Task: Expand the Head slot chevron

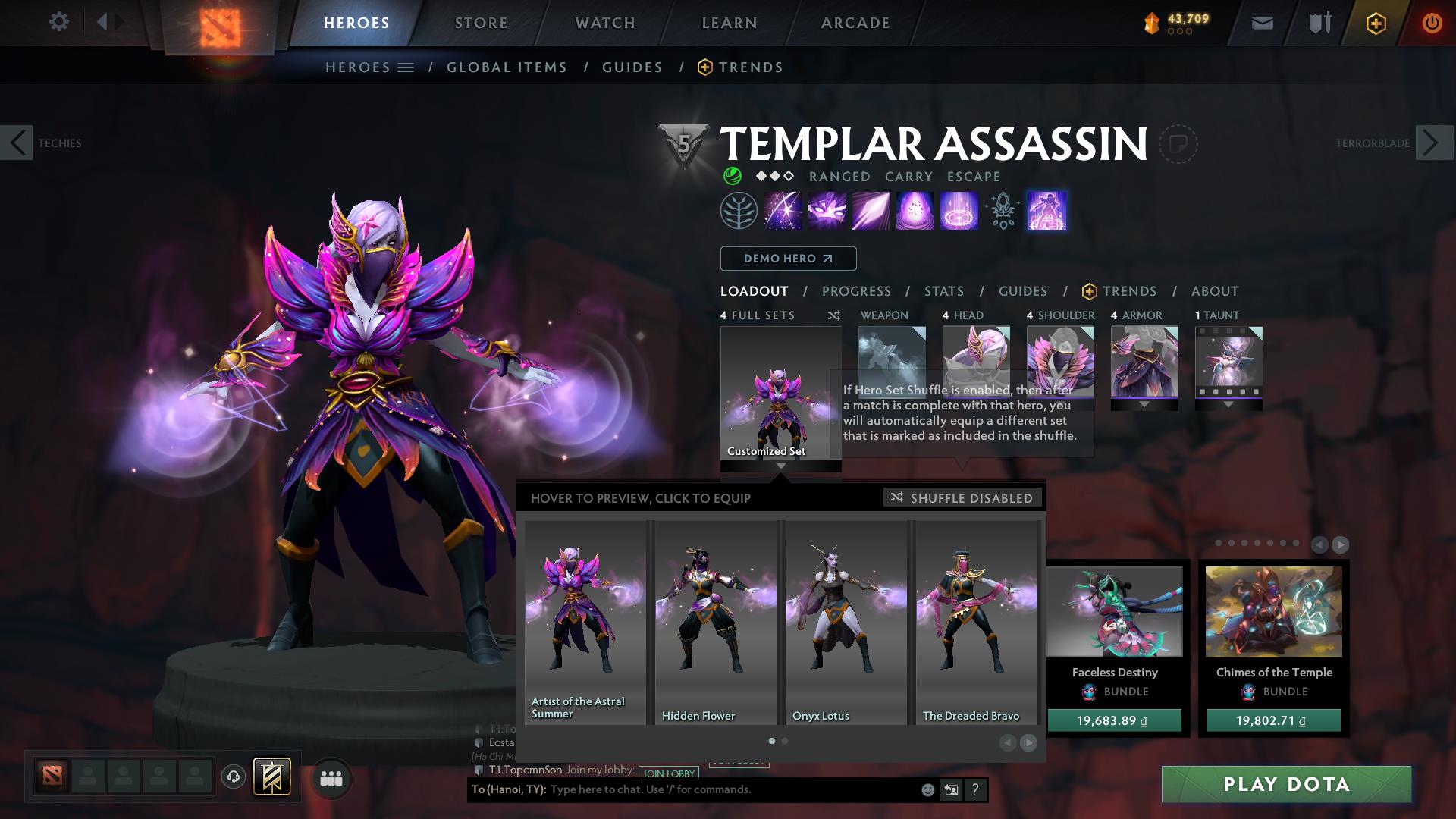Action: coord(976,404)
